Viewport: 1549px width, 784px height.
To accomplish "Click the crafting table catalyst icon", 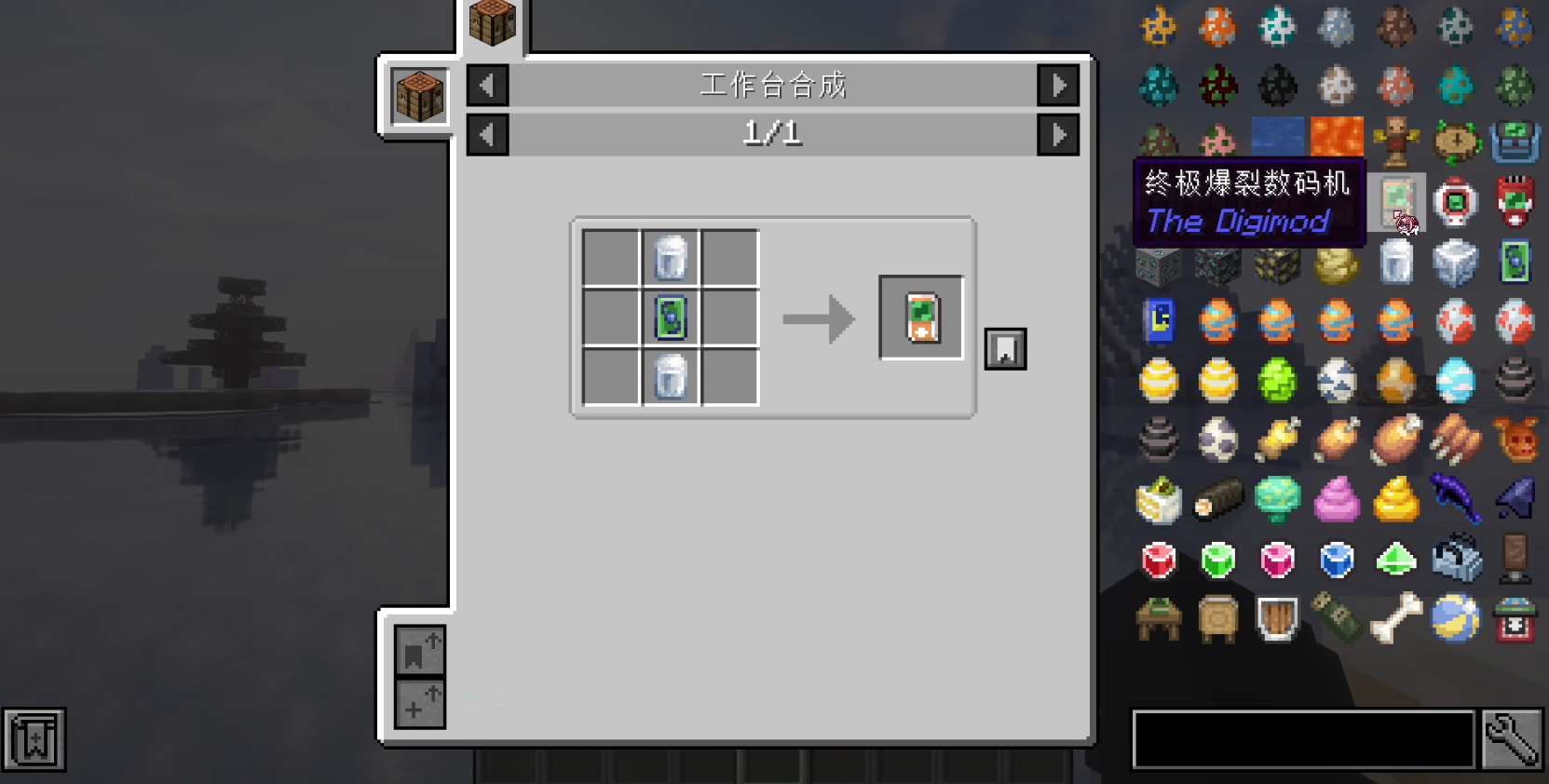I will click(x=419, y=96).
